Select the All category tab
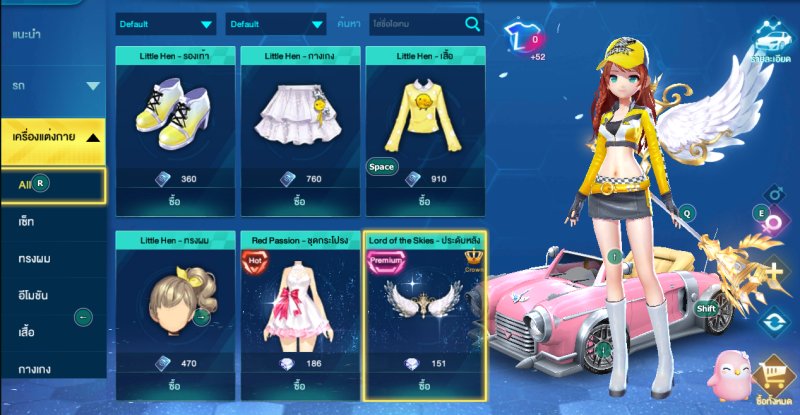The height and width of the screenshot is (415, 800). [x=52, y=184]
